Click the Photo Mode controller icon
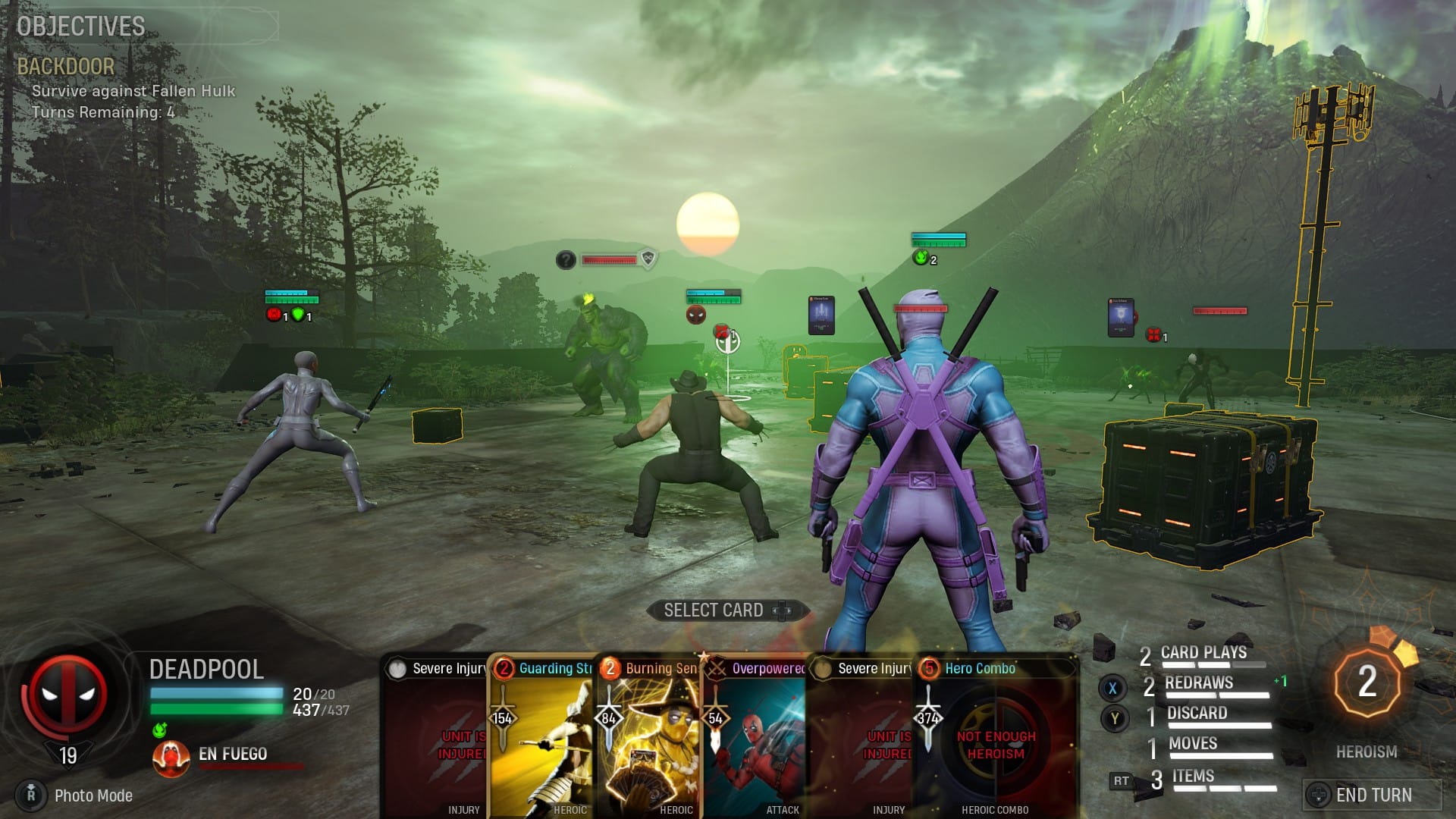 [x=32, y=795]
